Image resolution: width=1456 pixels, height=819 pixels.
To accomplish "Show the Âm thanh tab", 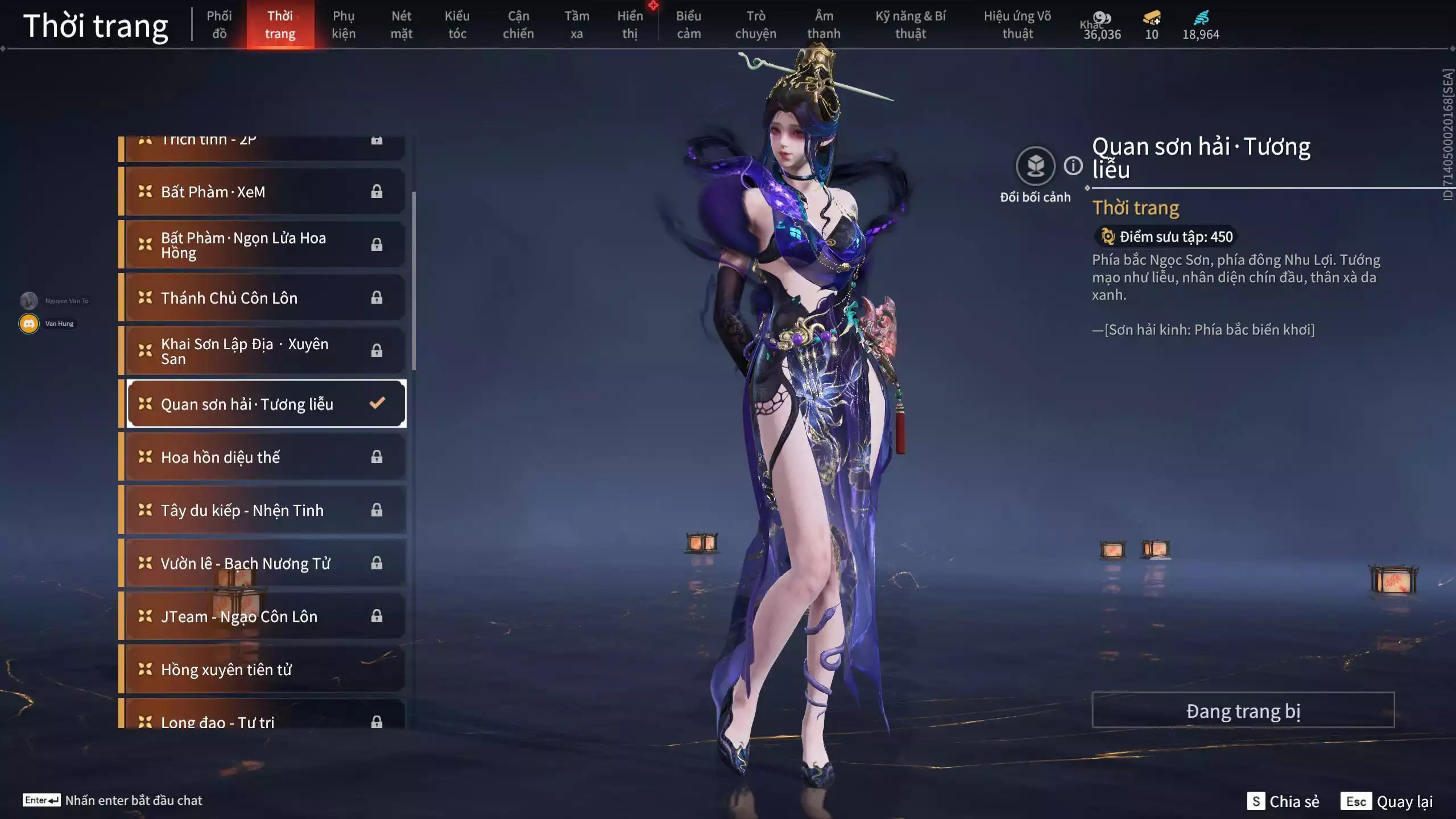I will click(824, 25).
